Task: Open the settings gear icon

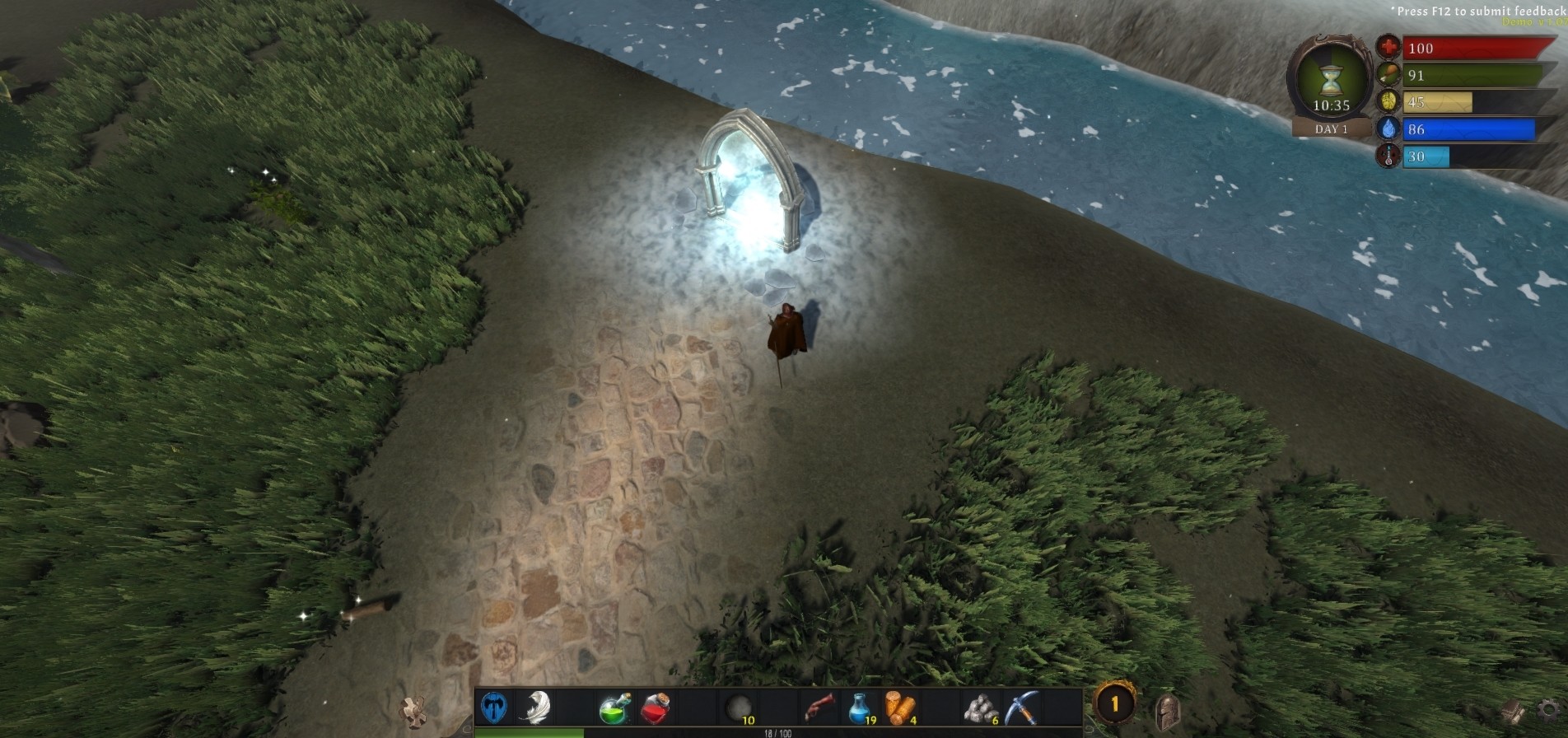Action: pos(1549,710)
